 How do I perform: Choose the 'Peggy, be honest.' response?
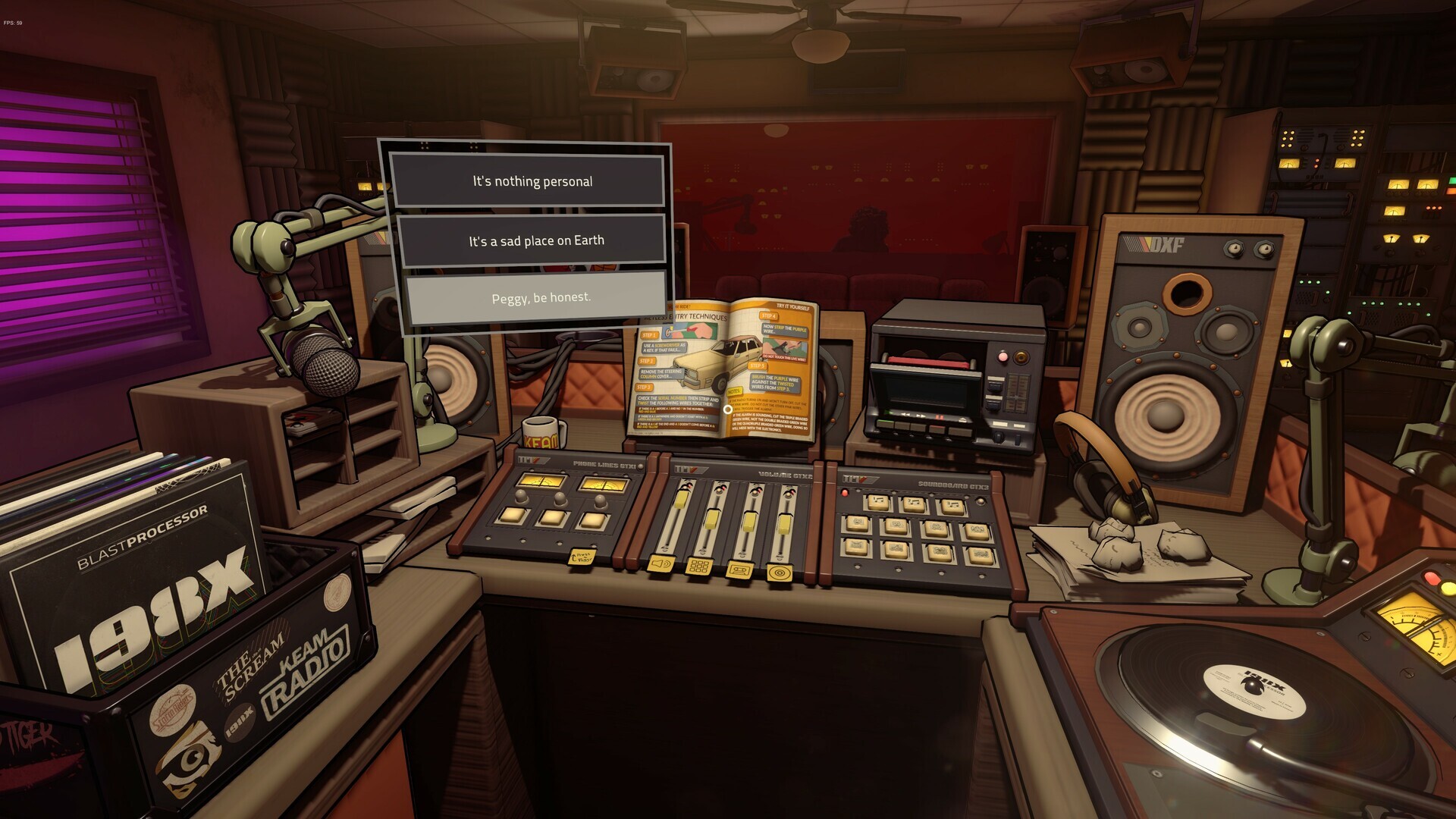click(538, 297)
